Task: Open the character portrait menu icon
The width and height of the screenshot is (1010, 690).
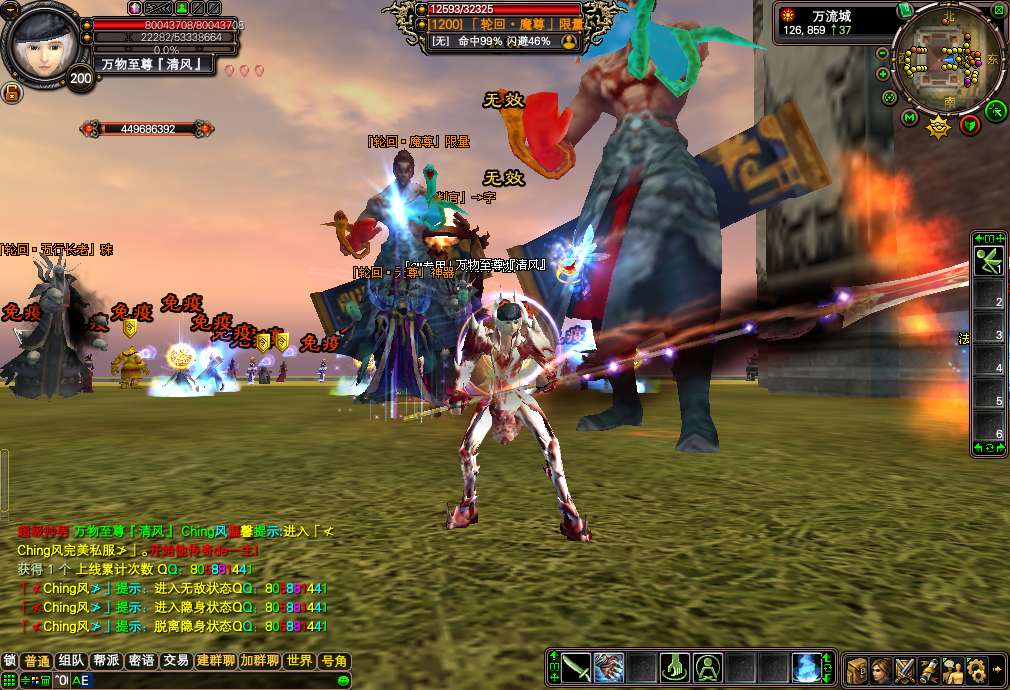Action: pyautogui.click(x=881, y=669)
